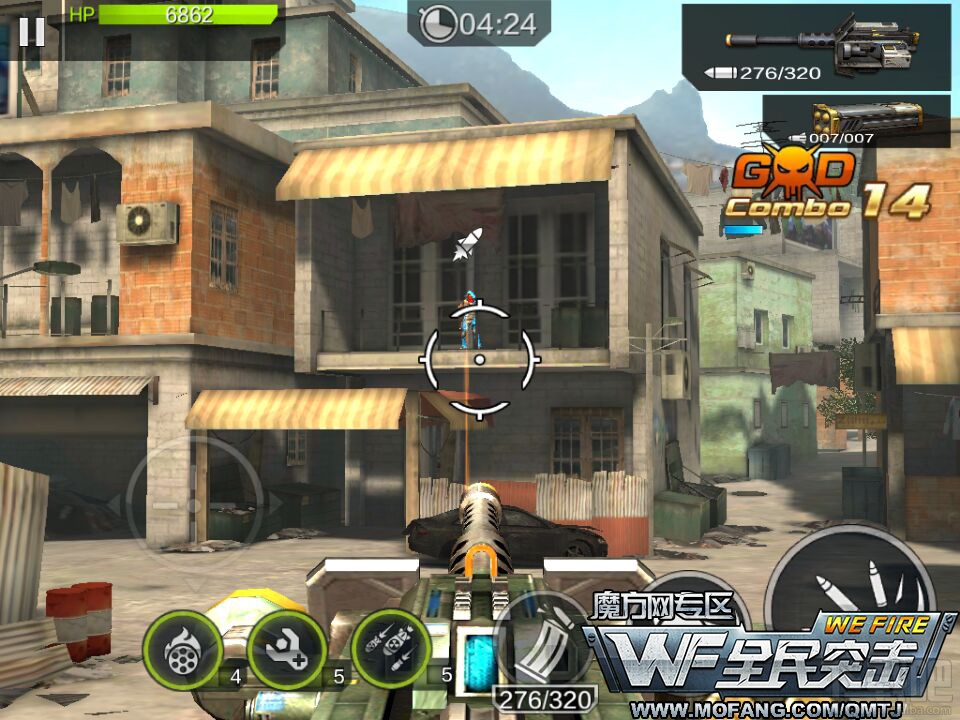
Task: Switch to the rocket launcher weapon slot
Action: tap(856, 121)
